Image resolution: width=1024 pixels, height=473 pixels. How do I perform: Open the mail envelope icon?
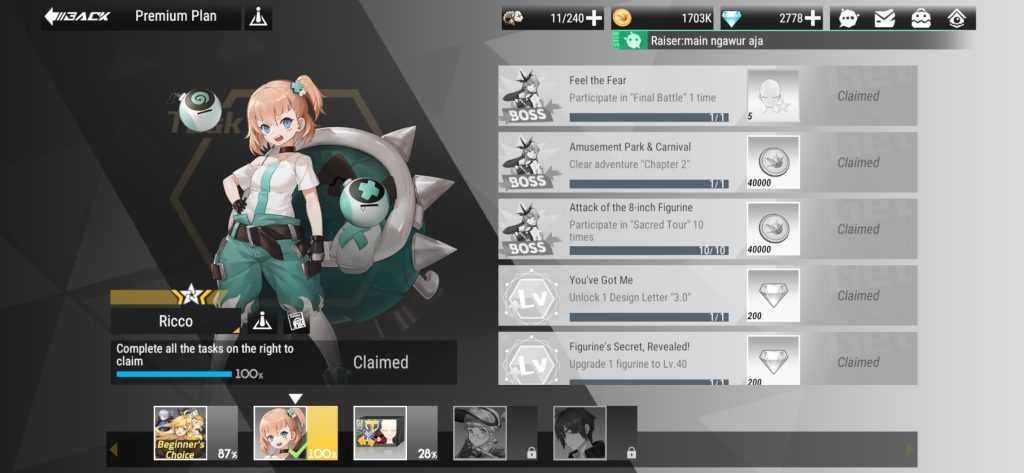pyautogui.click(x=884, y=17)
